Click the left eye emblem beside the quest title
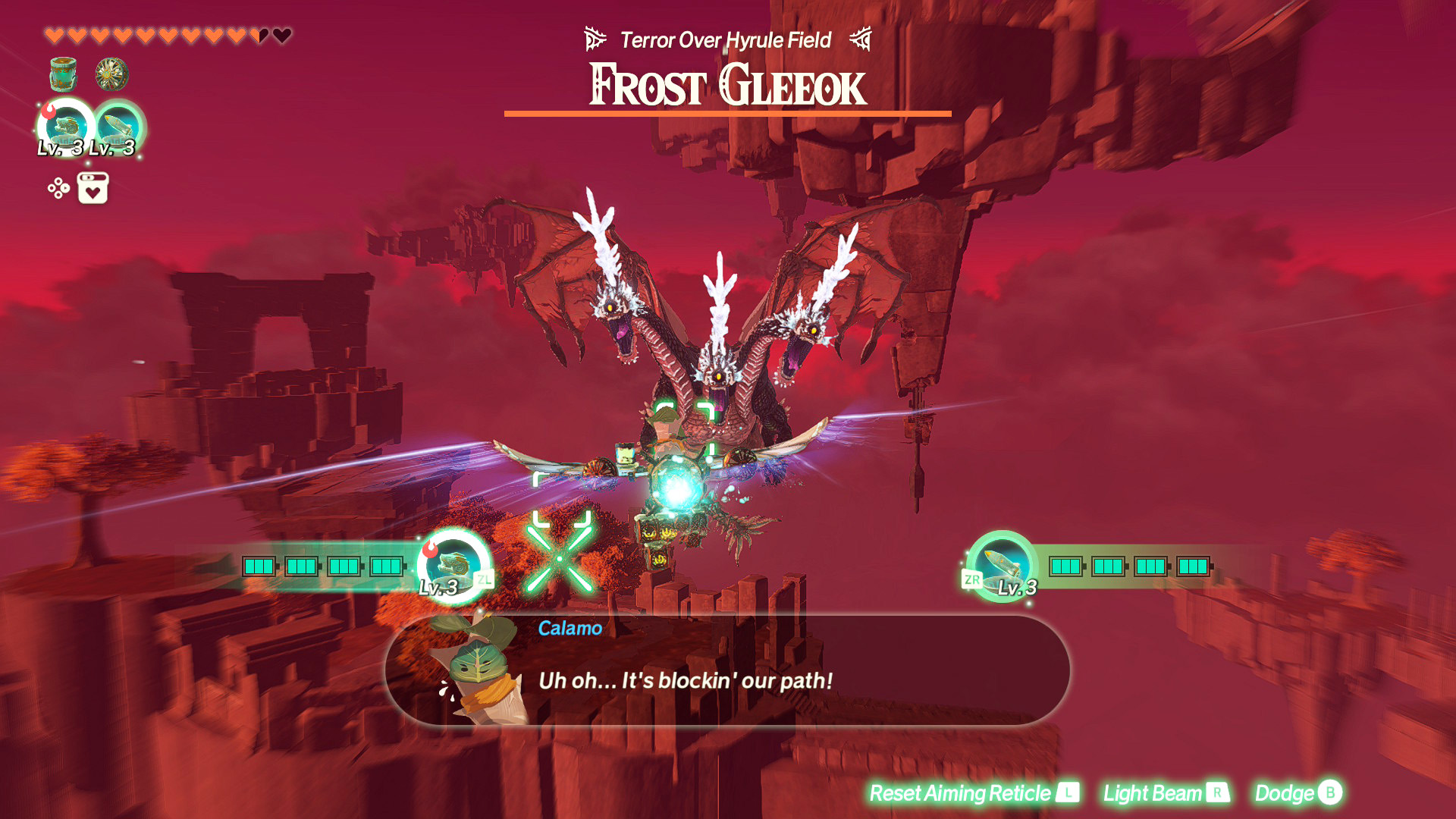1456x819 pixels. pos(595,38)
